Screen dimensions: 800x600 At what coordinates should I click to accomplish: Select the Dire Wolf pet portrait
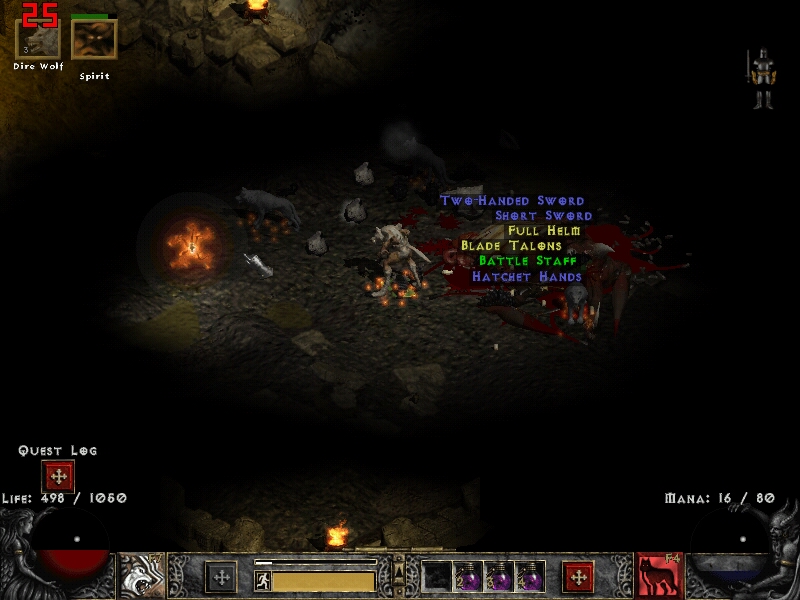tap(38, 39)
